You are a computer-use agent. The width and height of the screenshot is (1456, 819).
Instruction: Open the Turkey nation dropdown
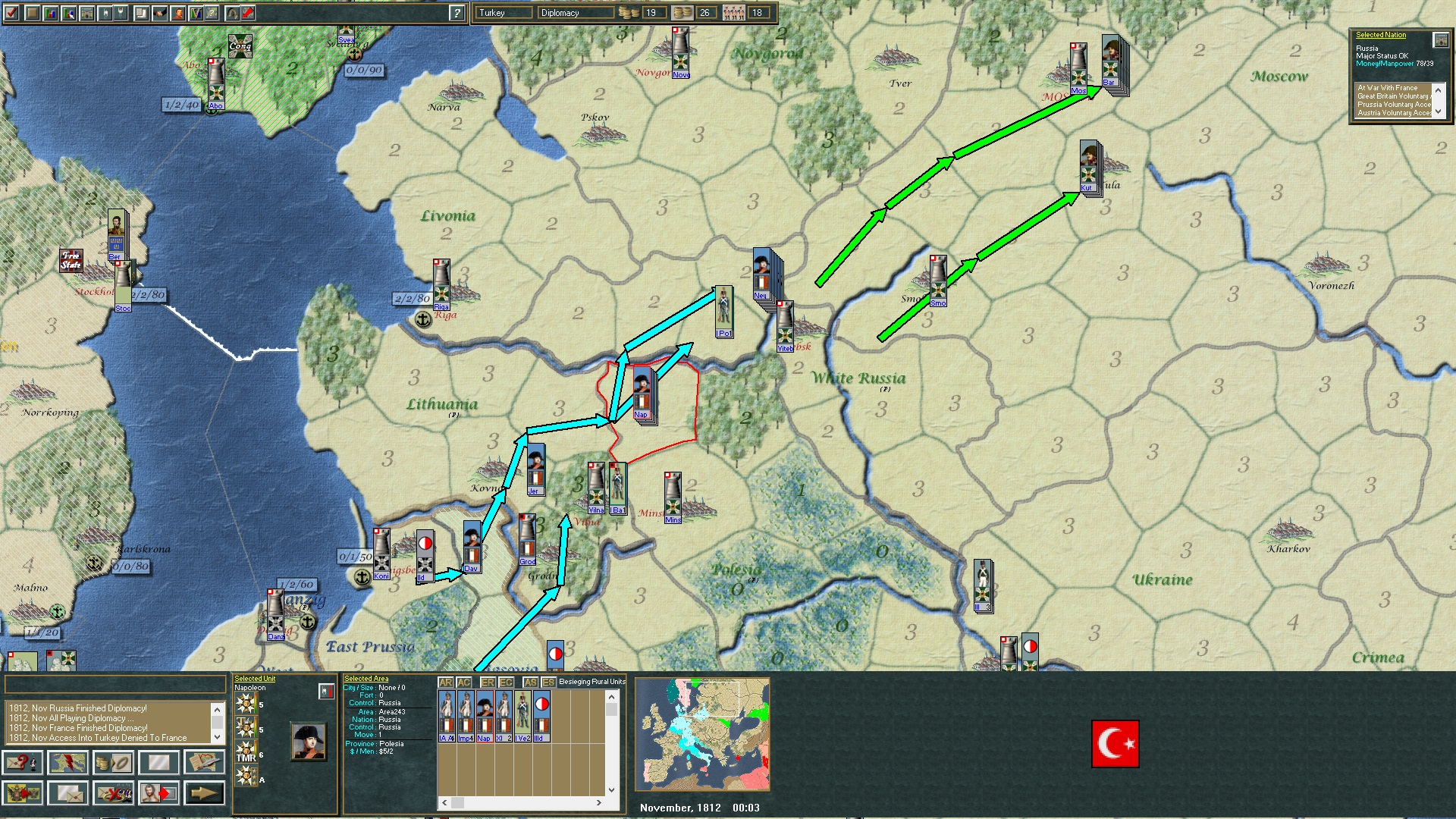[504, 12]
